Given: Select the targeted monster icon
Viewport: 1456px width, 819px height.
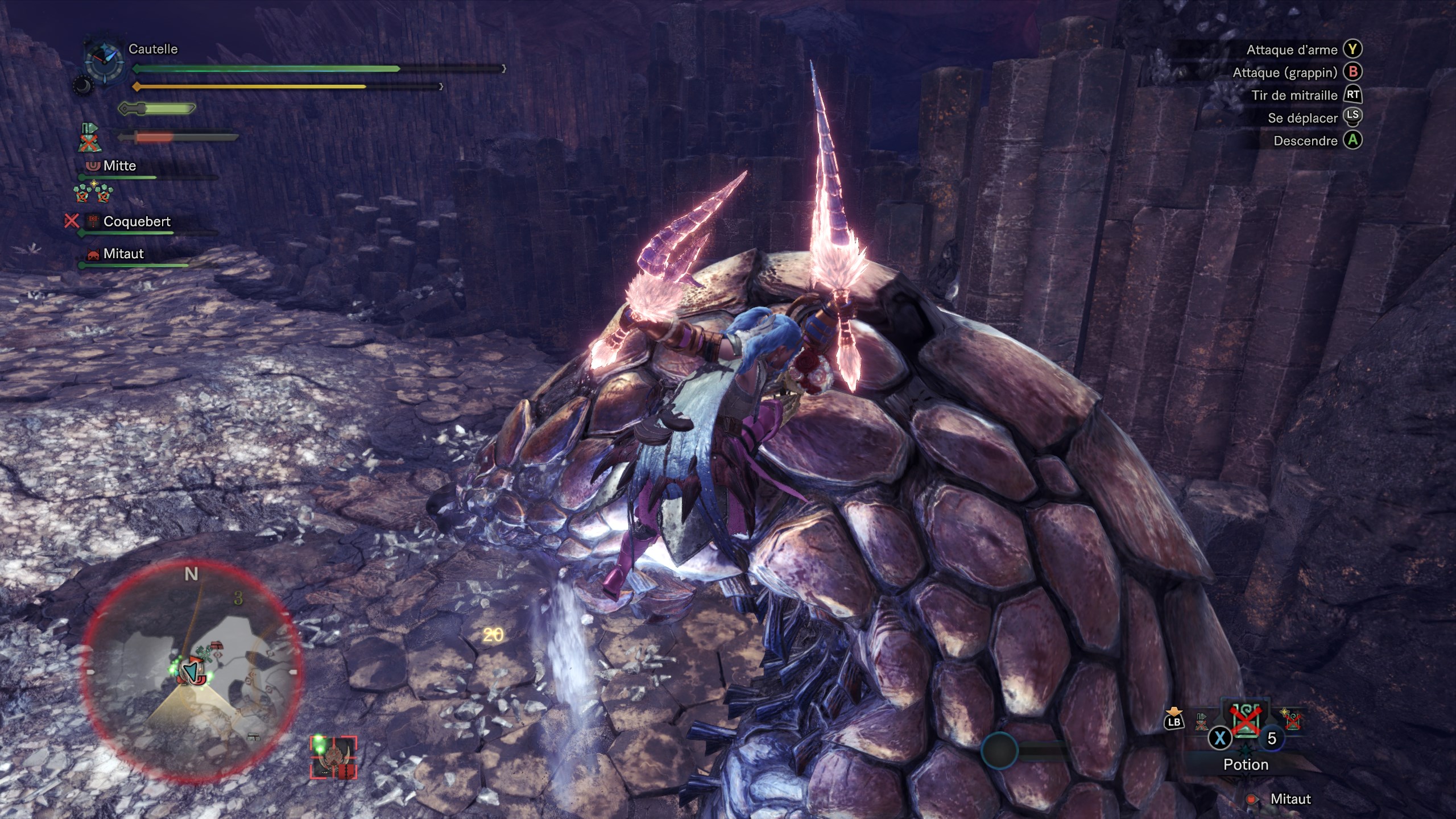Looking at the screenshot, I should pos(333,758).
